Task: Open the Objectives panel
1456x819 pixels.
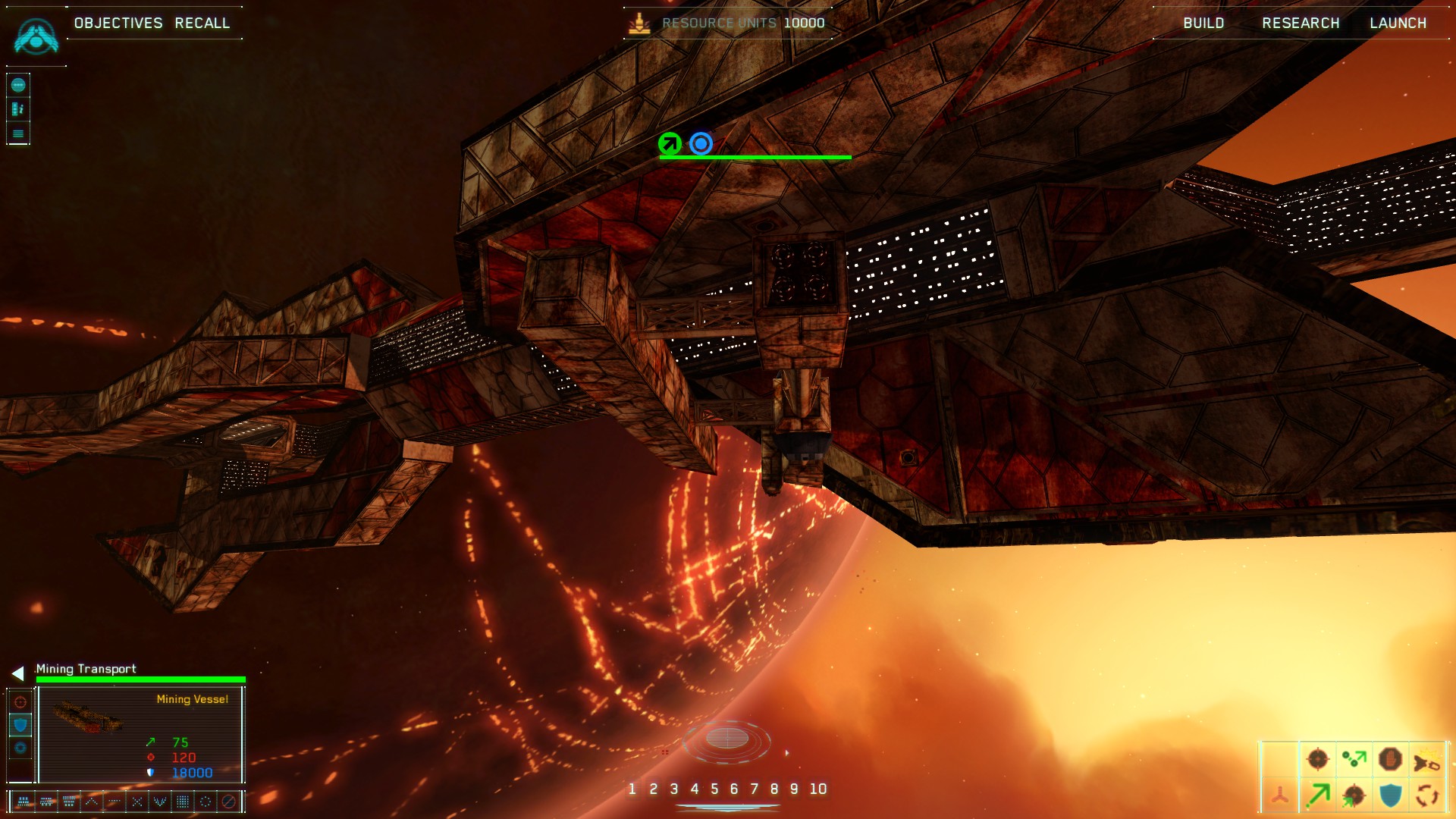Action: coord(118,23)
